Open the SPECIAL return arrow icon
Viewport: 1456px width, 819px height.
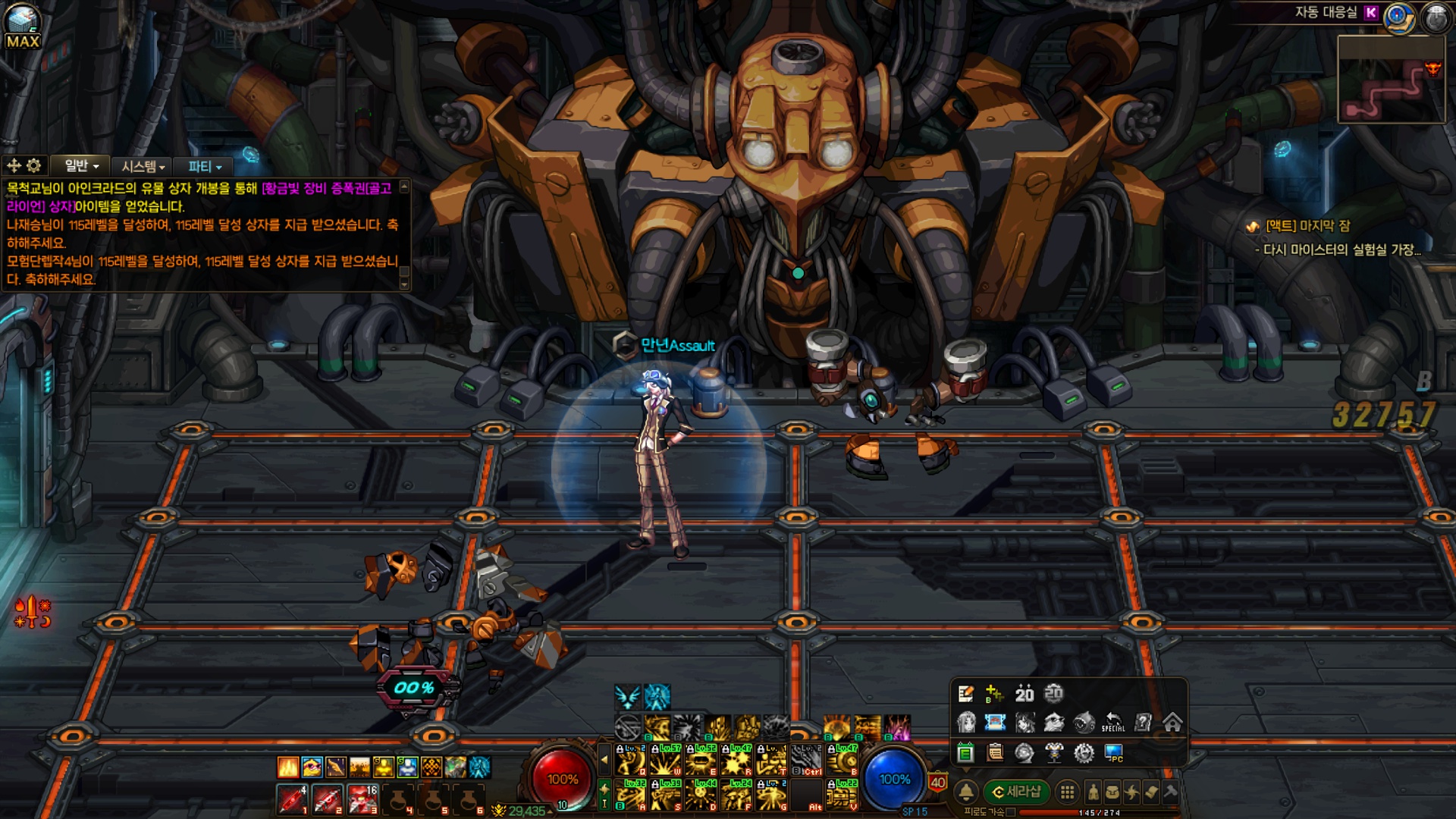pyautogui.click(x=1112, y=723)
